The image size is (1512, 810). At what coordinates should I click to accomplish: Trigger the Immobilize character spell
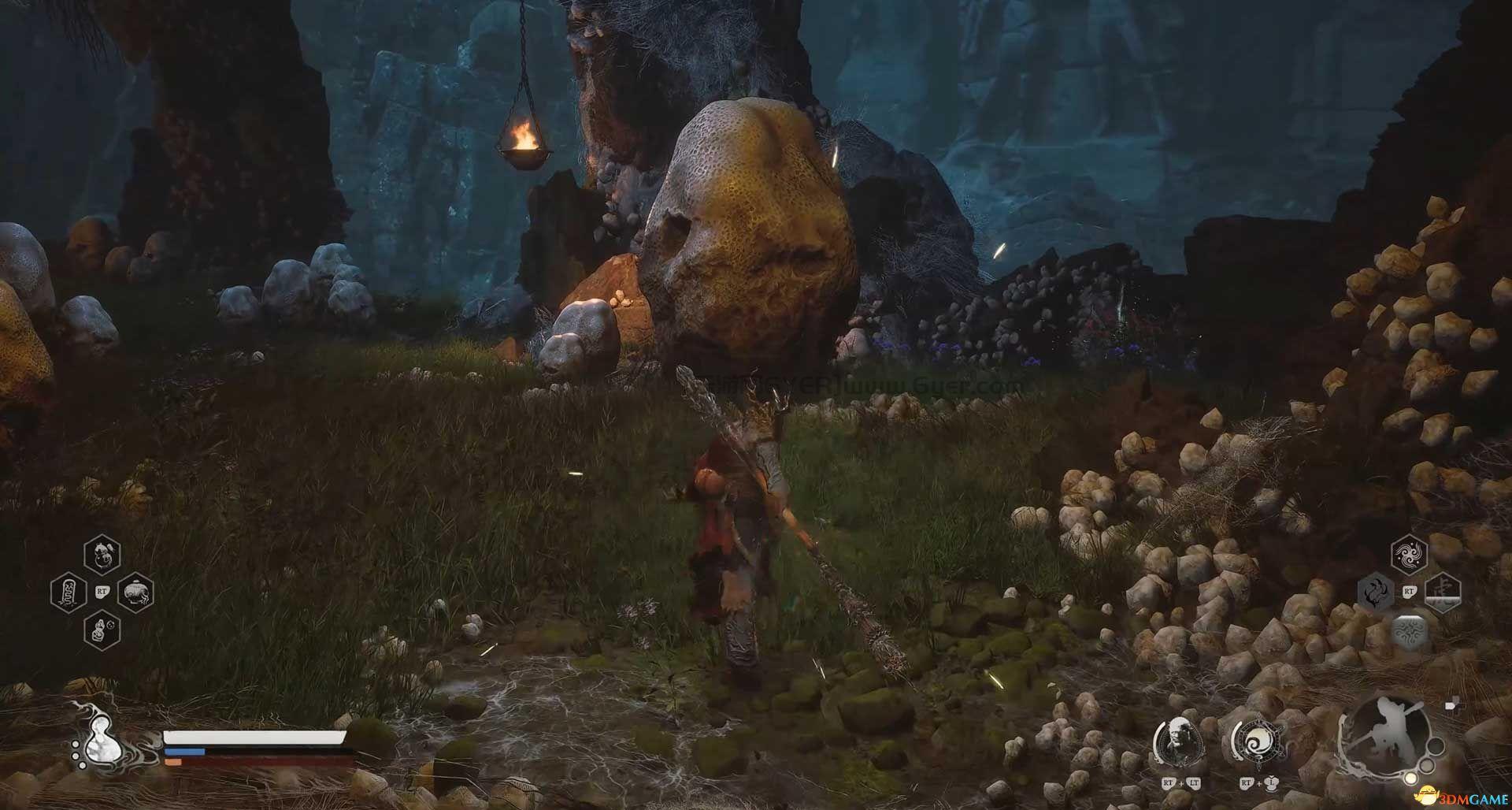pyautogui.click(x=1443, y=591)
